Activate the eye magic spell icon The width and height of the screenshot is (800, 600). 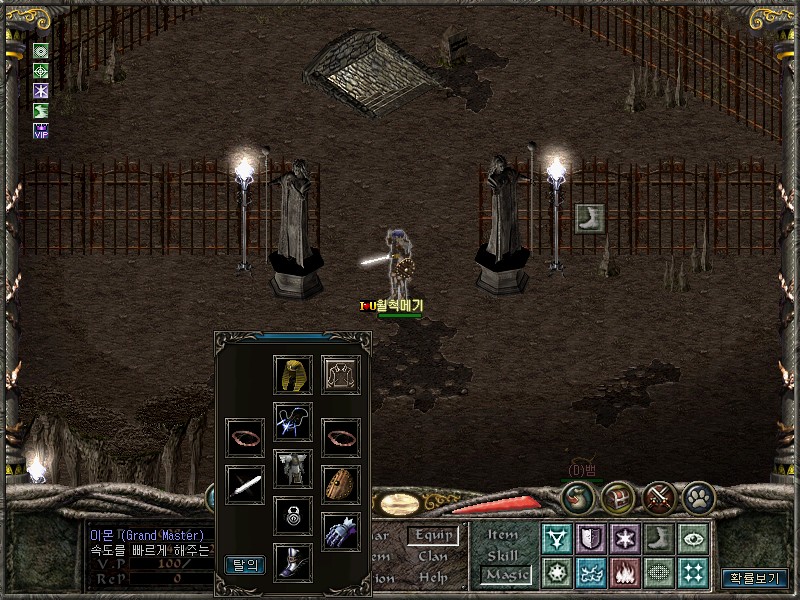pos(693,539)
